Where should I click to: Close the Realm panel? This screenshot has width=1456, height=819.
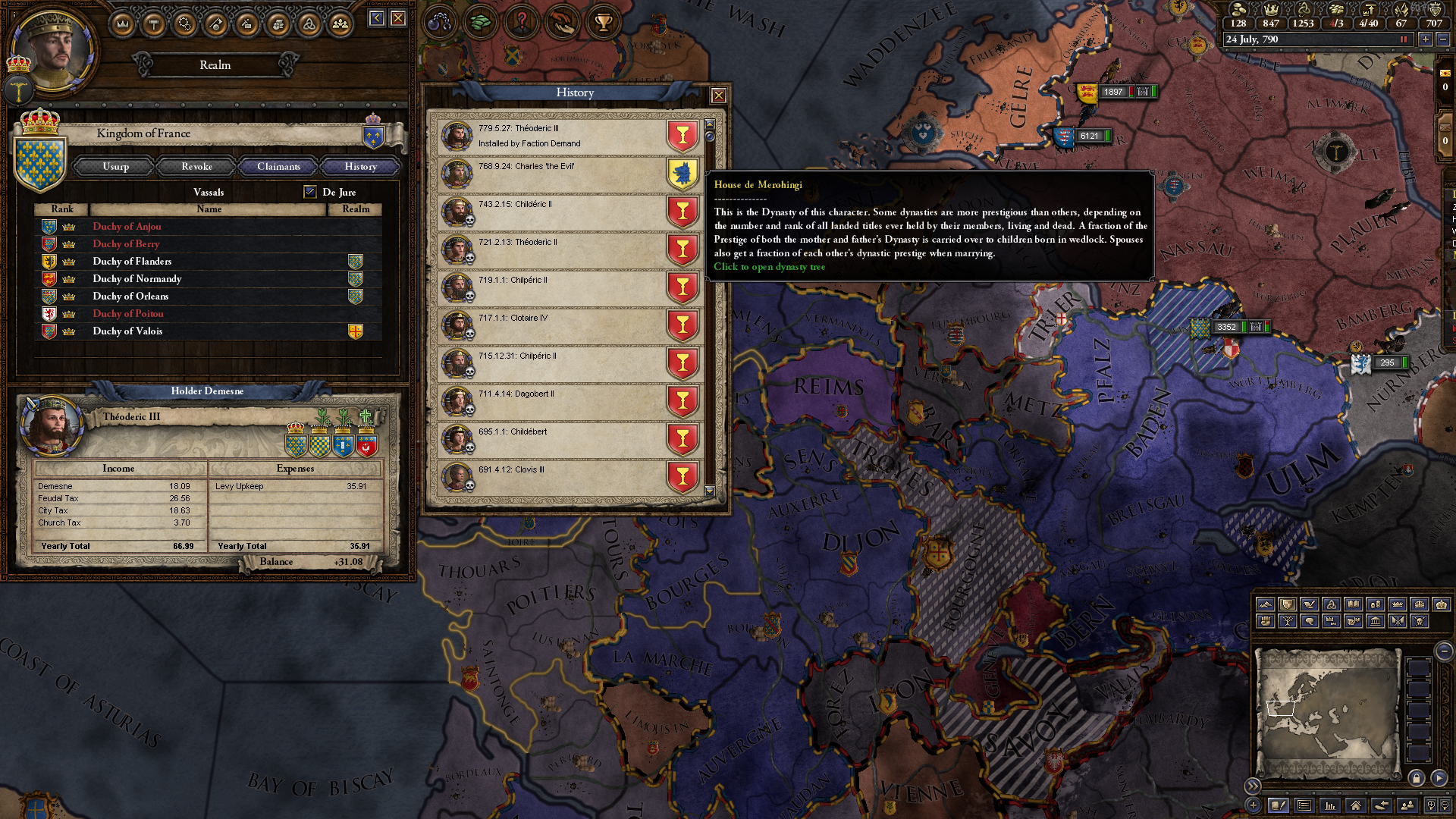coord(398,18)
